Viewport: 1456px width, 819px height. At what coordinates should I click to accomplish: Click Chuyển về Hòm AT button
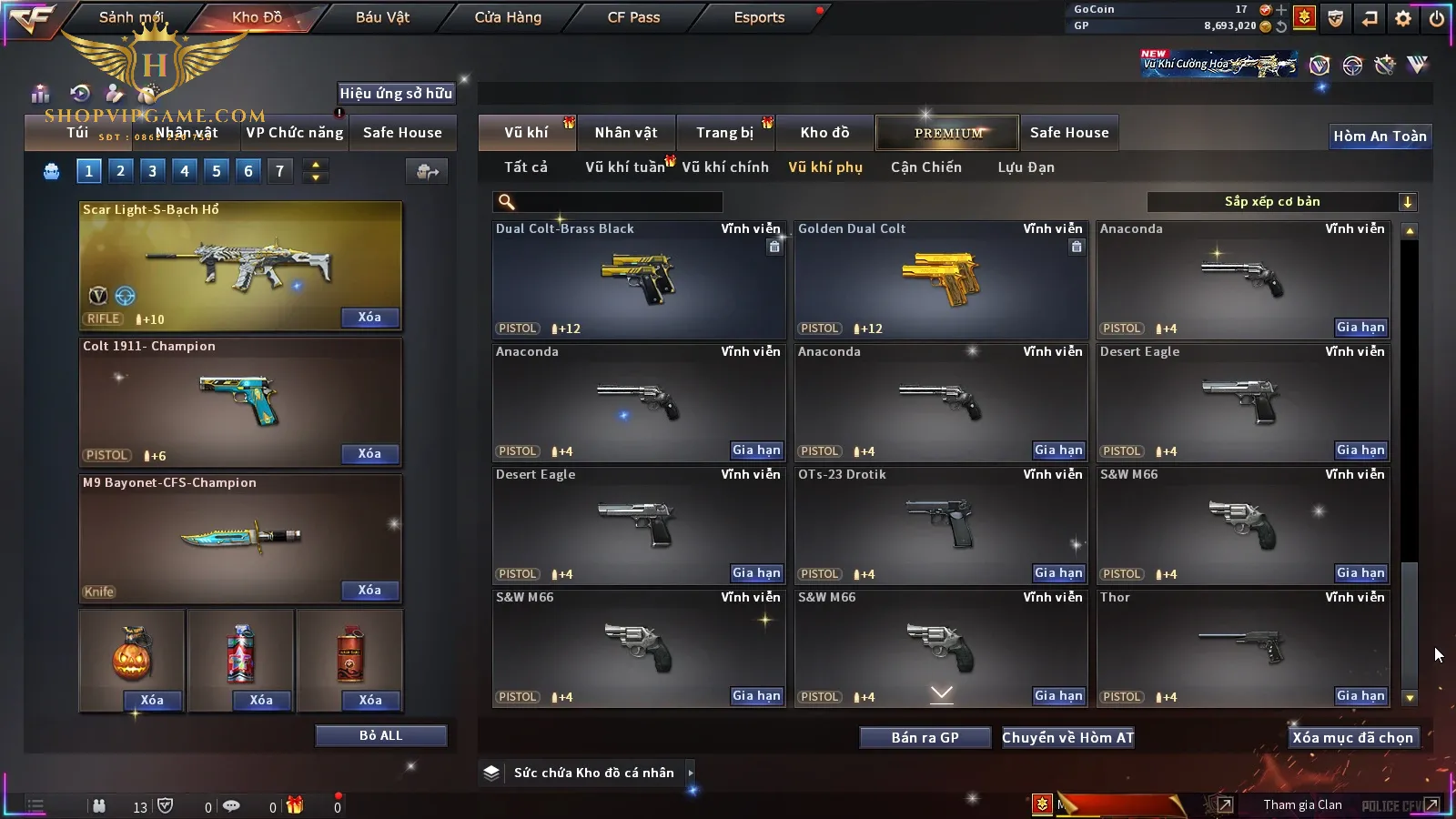[1068, 738]
